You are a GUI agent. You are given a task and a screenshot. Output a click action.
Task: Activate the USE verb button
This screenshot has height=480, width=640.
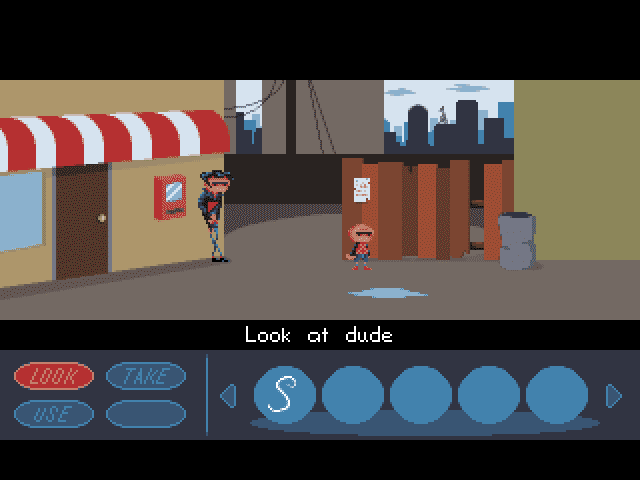coord(54,413)
